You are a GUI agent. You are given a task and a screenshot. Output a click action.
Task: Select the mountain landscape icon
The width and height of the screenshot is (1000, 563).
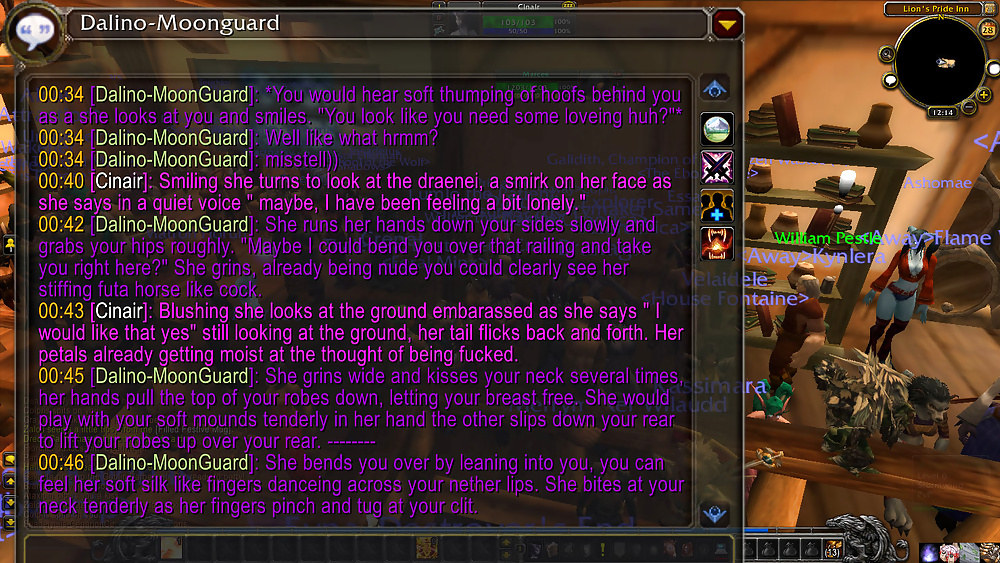717,129
